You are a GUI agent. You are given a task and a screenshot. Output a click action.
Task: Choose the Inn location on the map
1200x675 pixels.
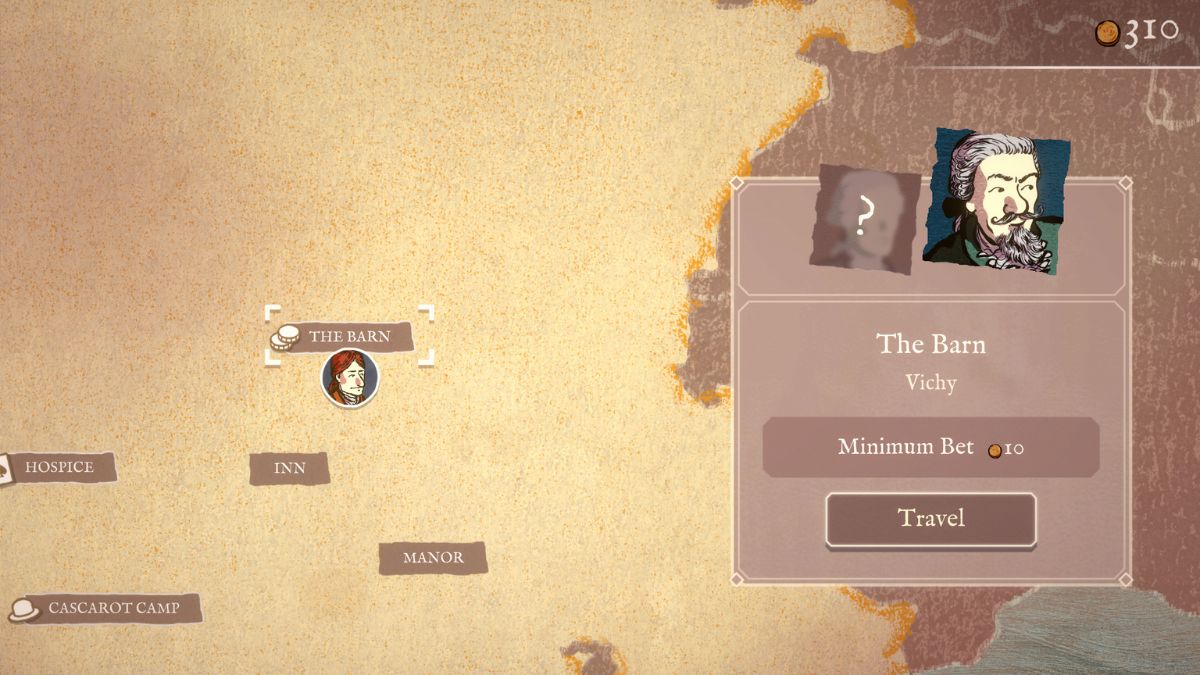(x=289, y=468)
